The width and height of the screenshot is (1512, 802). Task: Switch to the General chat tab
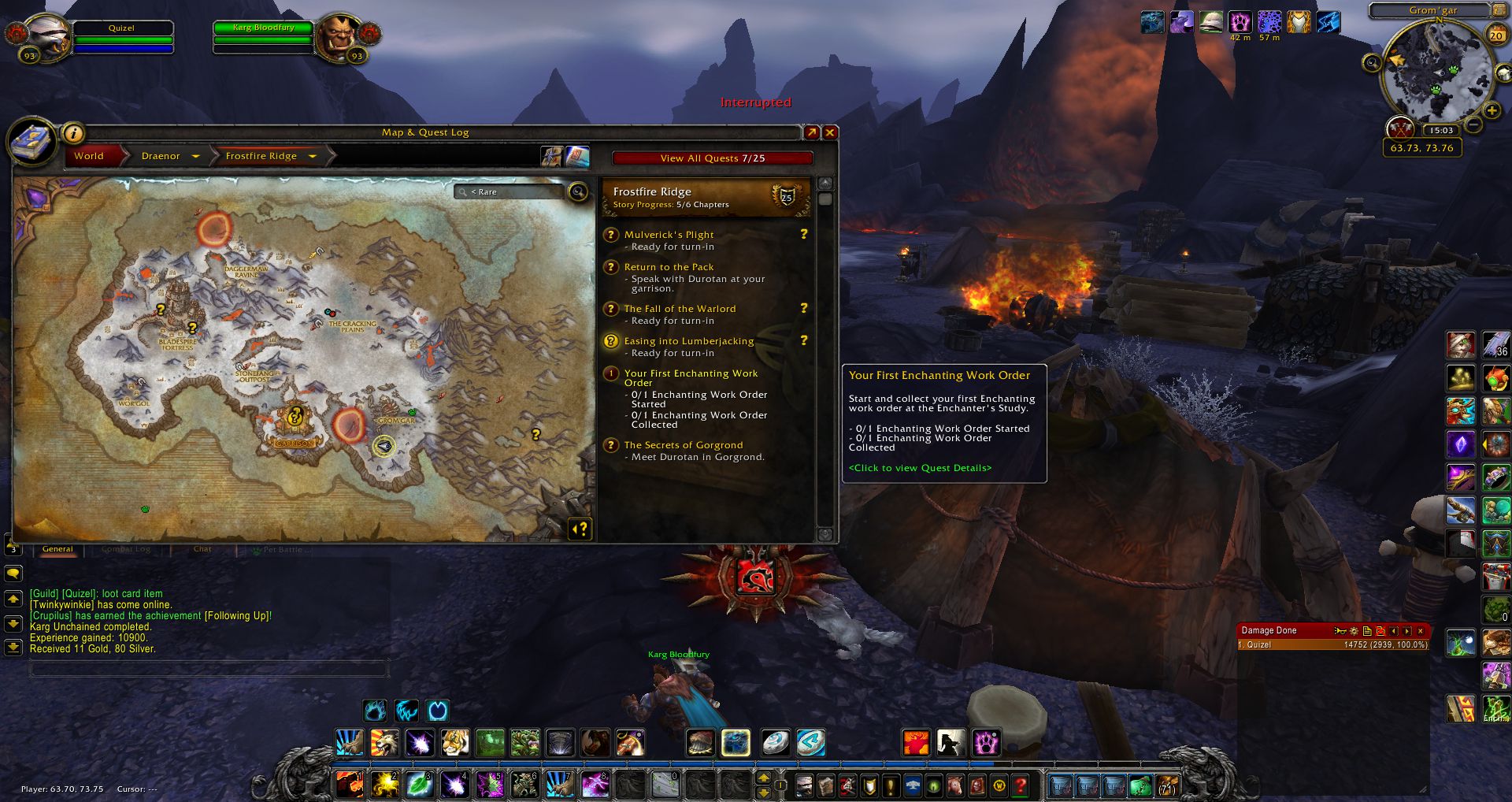click(x=57, y=549)
